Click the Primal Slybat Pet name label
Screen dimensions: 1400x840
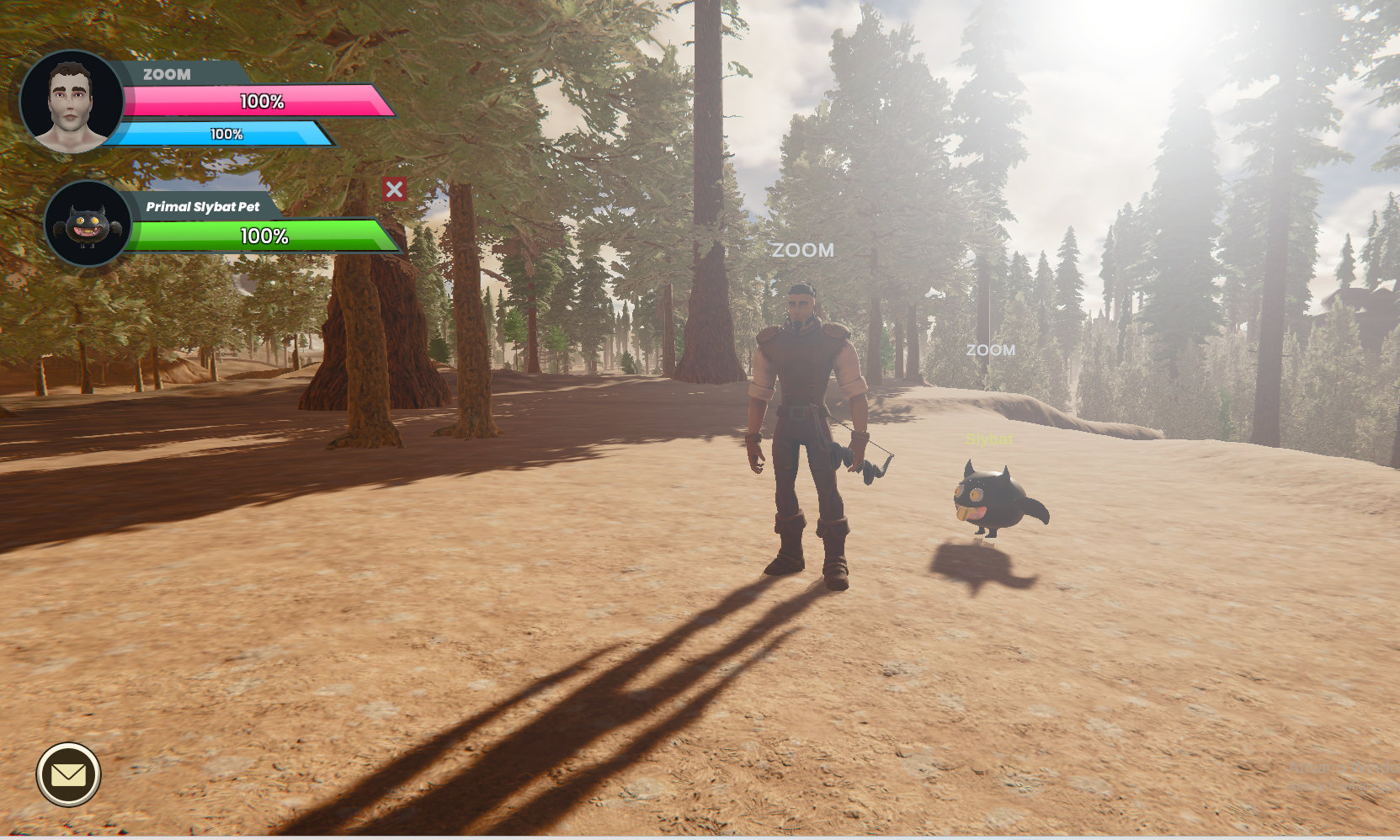[202, 206]
